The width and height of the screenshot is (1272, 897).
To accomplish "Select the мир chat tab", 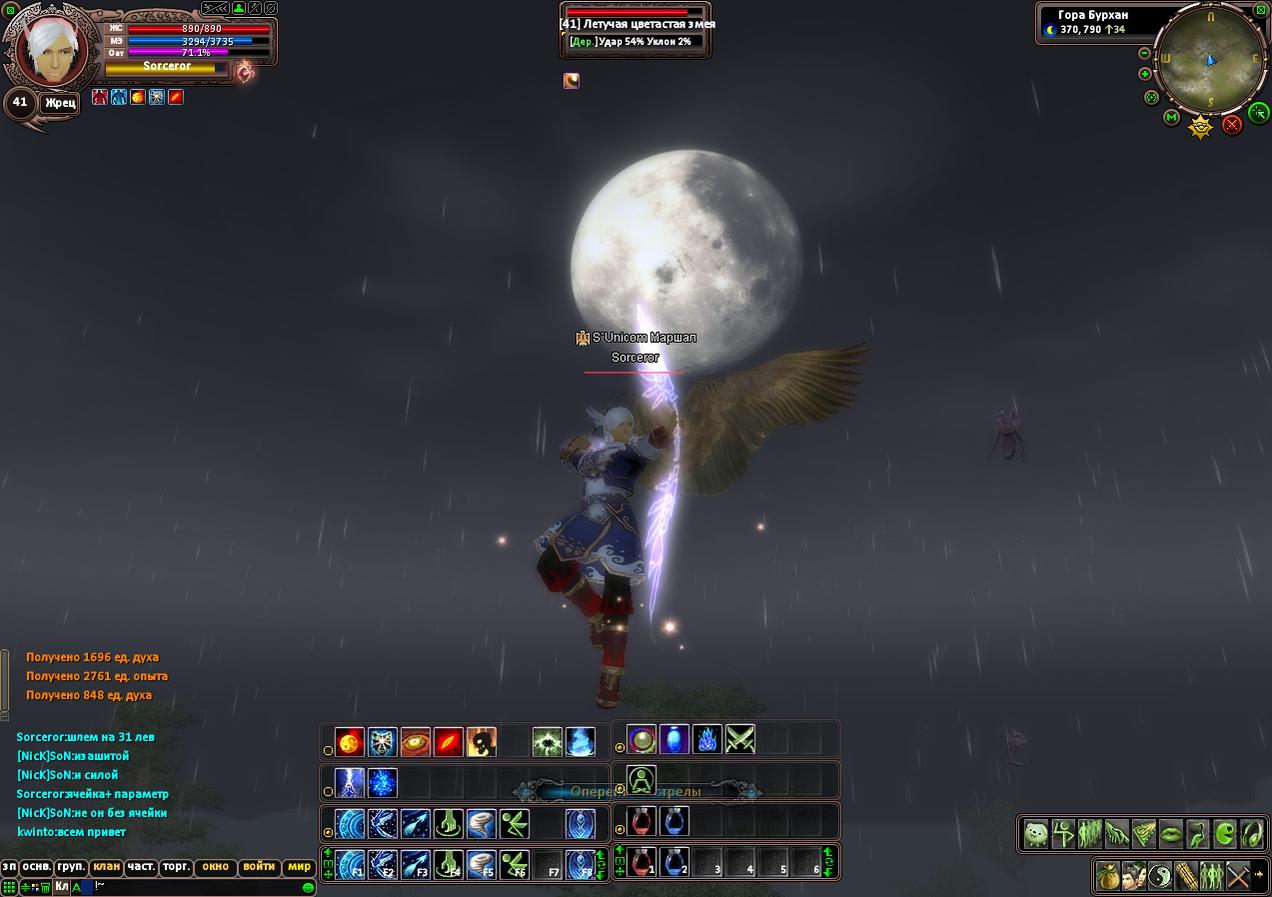I will click(299, 867).
